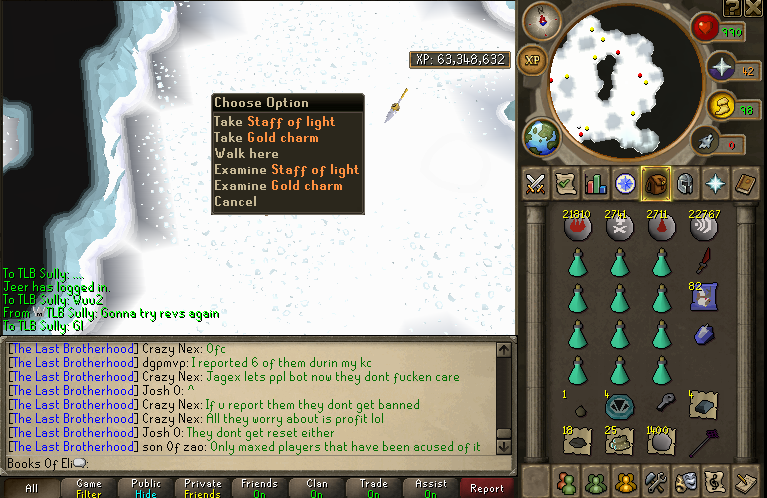Choose Take Staff of light option
Viewport: 767px width, 498px height.
pos(273,121)
